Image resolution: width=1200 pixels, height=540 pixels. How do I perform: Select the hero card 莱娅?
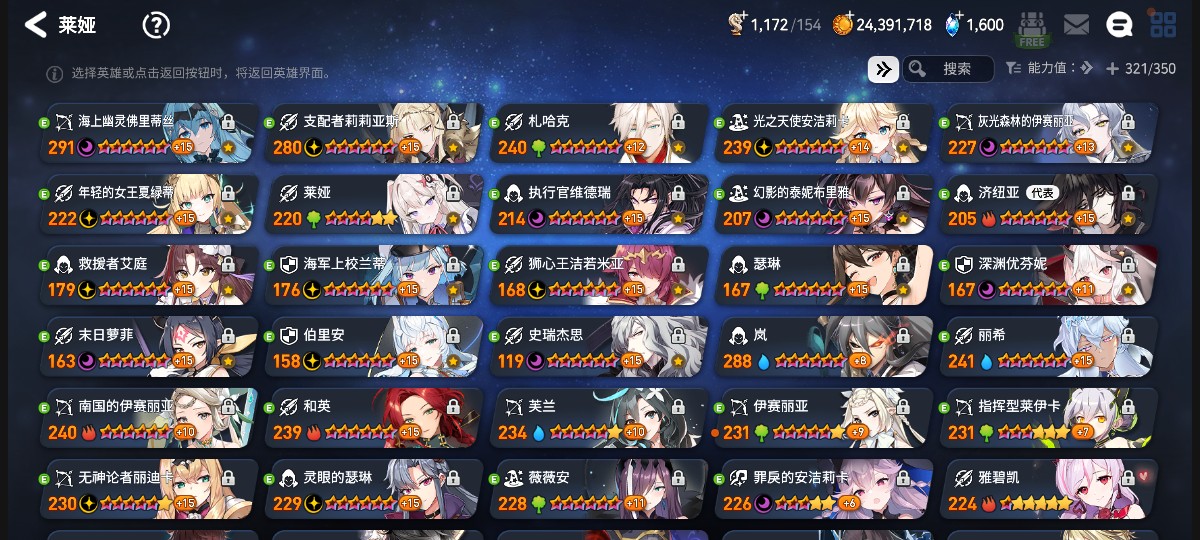(x=375, y=205)
